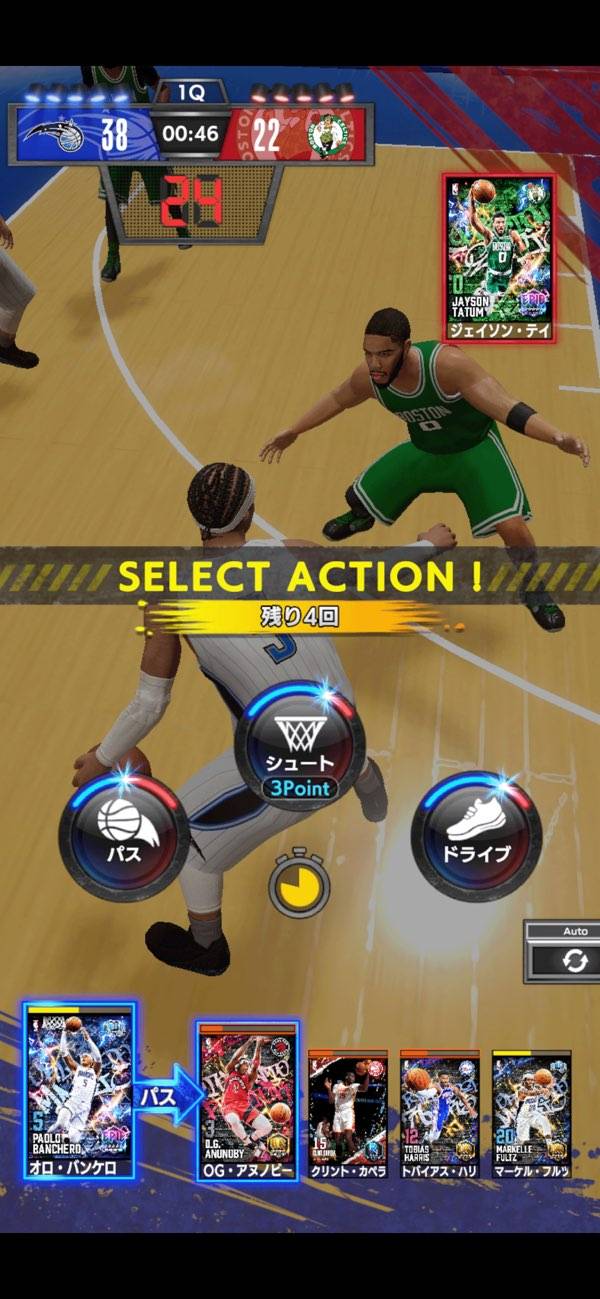
Task: Toggle the Auto play button
Action: (573, 959)
